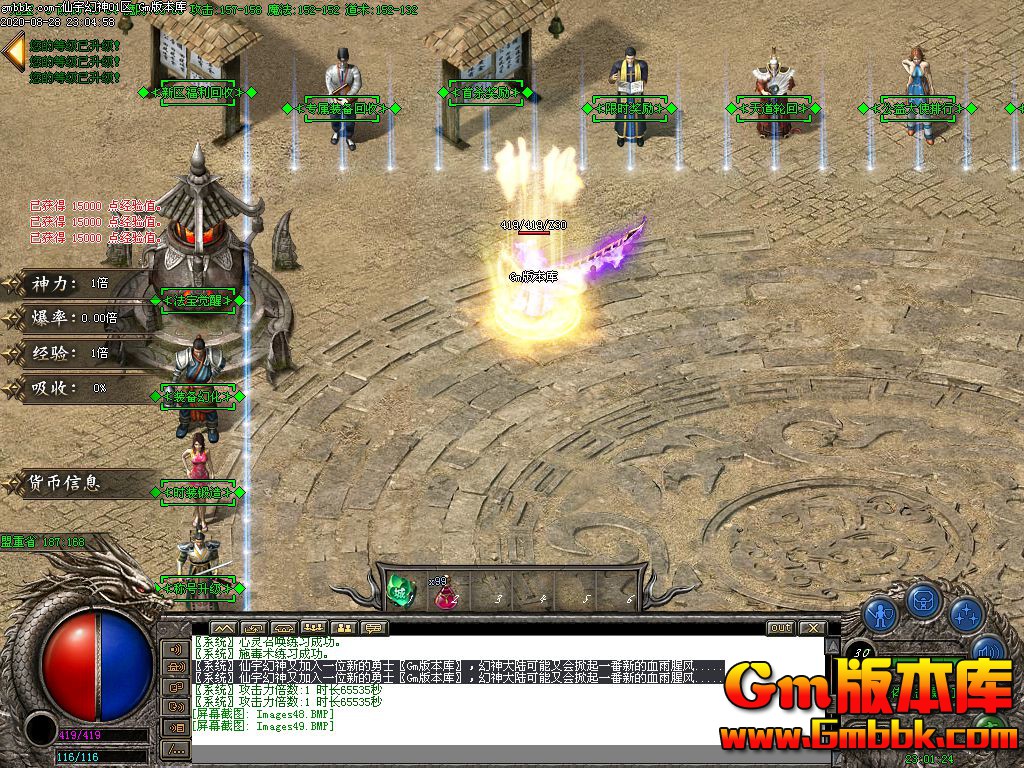Click the bottom chat side button
1024x768 pixels.
(176, 748)
